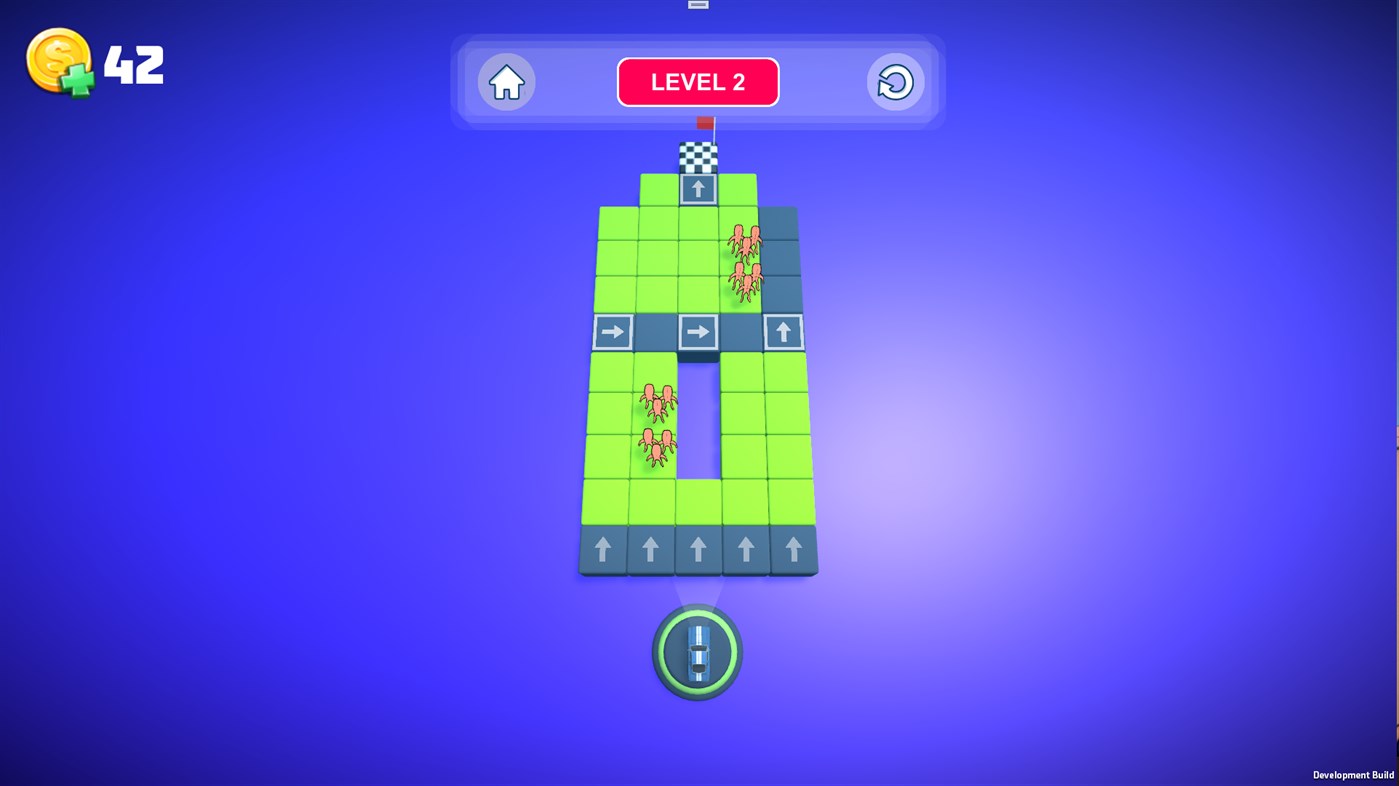Tap the small gray marker at screen top
Screen dimensions: 1399x786
(698, 4)
